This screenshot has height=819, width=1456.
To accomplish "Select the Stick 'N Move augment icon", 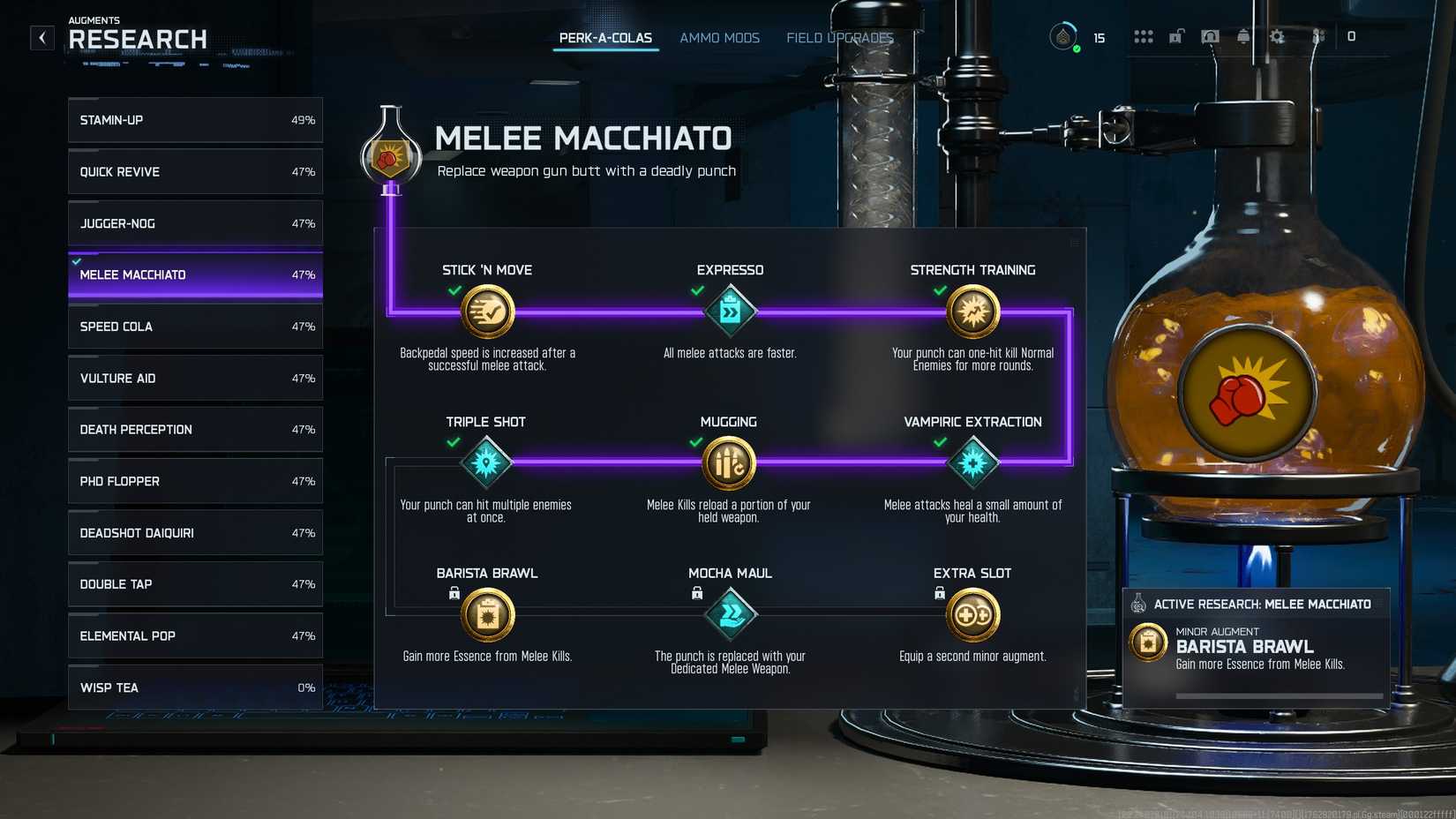I will [486, 311].
